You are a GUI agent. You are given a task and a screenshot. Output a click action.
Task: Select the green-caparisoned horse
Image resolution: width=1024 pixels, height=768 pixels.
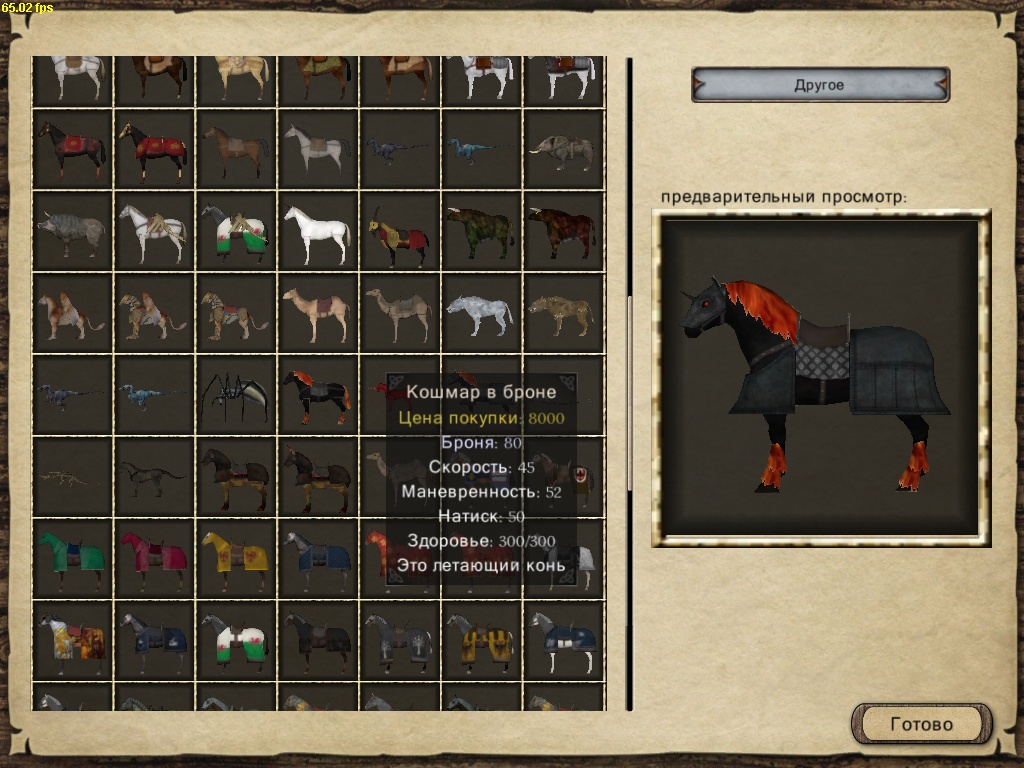coord(71,559)
